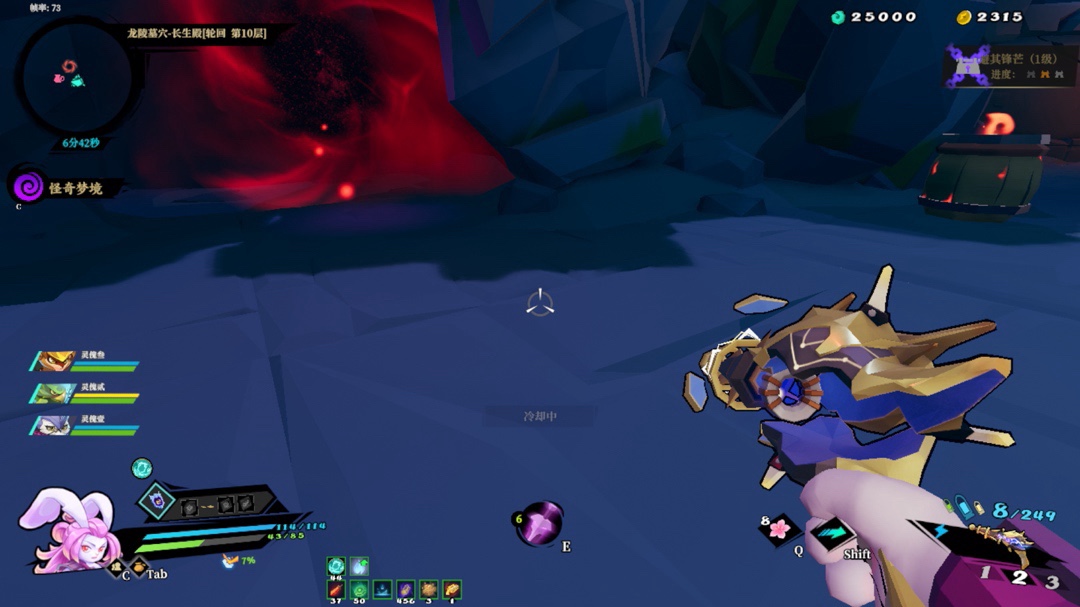This screenshot has height=607, width=1080.
Task: Click the teal orb icon above the health bar
Action: tap(142, 467)
